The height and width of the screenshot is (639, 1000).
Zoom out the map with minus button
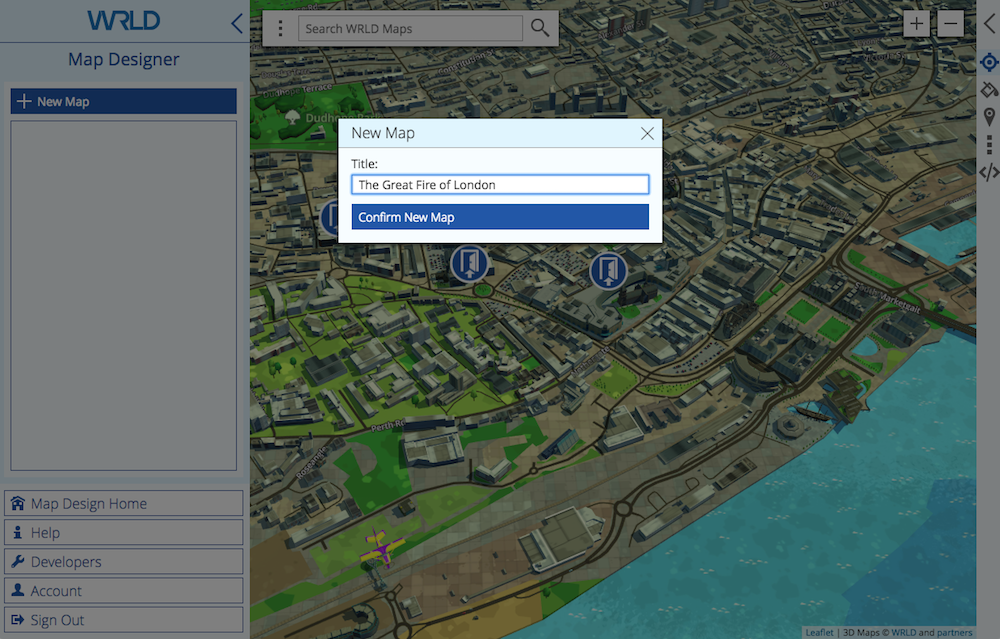950,23
